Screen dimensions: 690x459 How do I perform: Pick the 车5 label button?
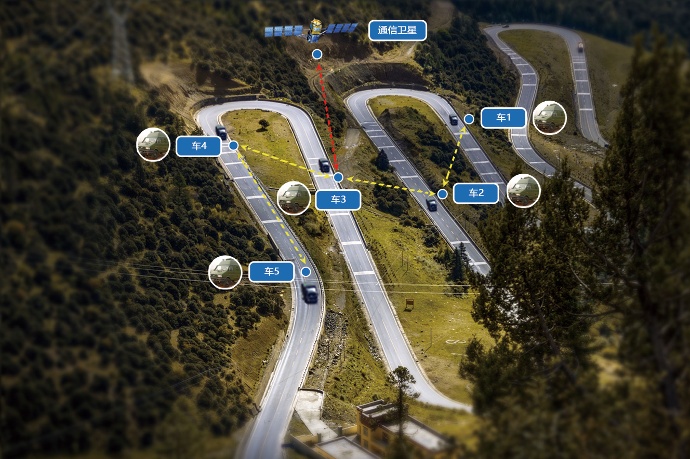[x=271, y=271]
